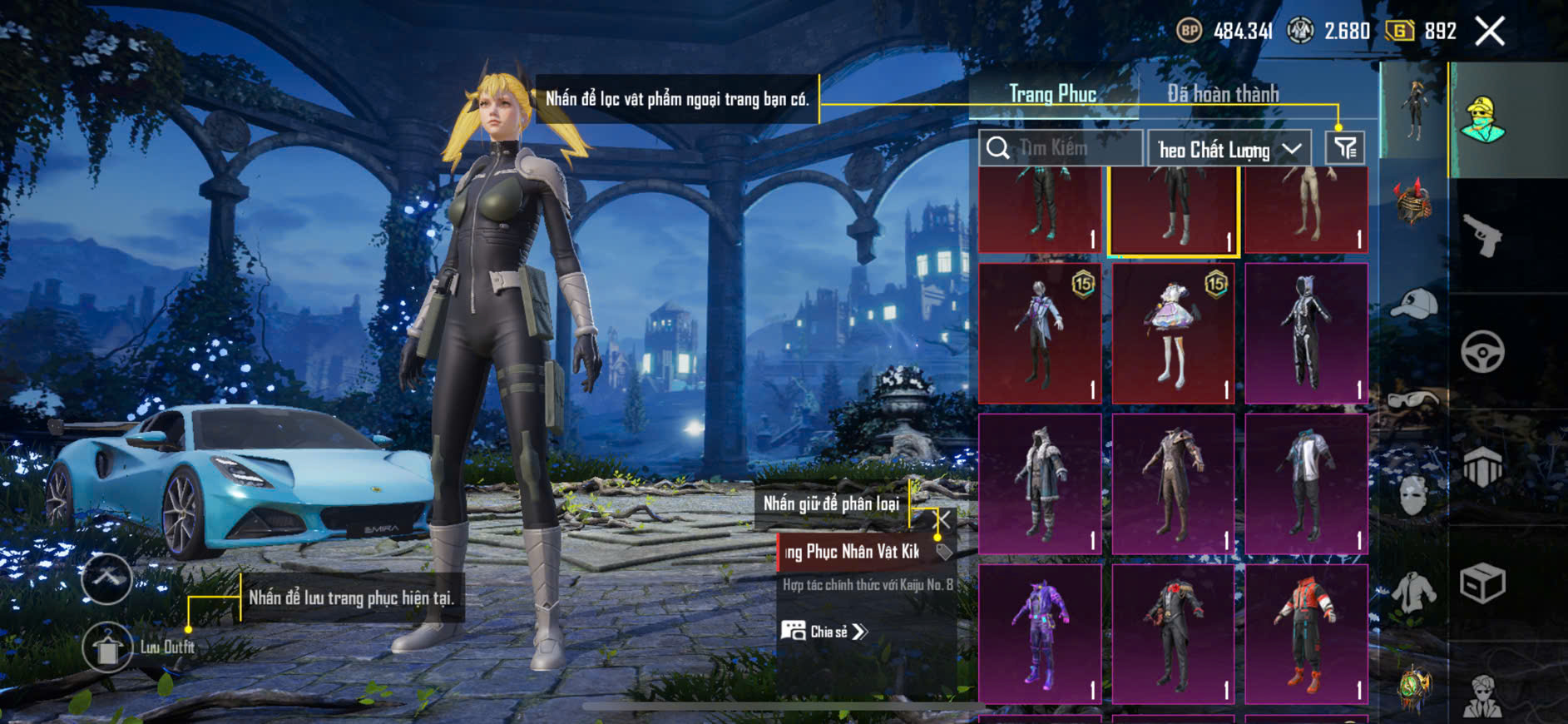Screen dimensions: 1568x724
Task: Select the baseball cap headwear category
Action: [x=1413, y=305]
